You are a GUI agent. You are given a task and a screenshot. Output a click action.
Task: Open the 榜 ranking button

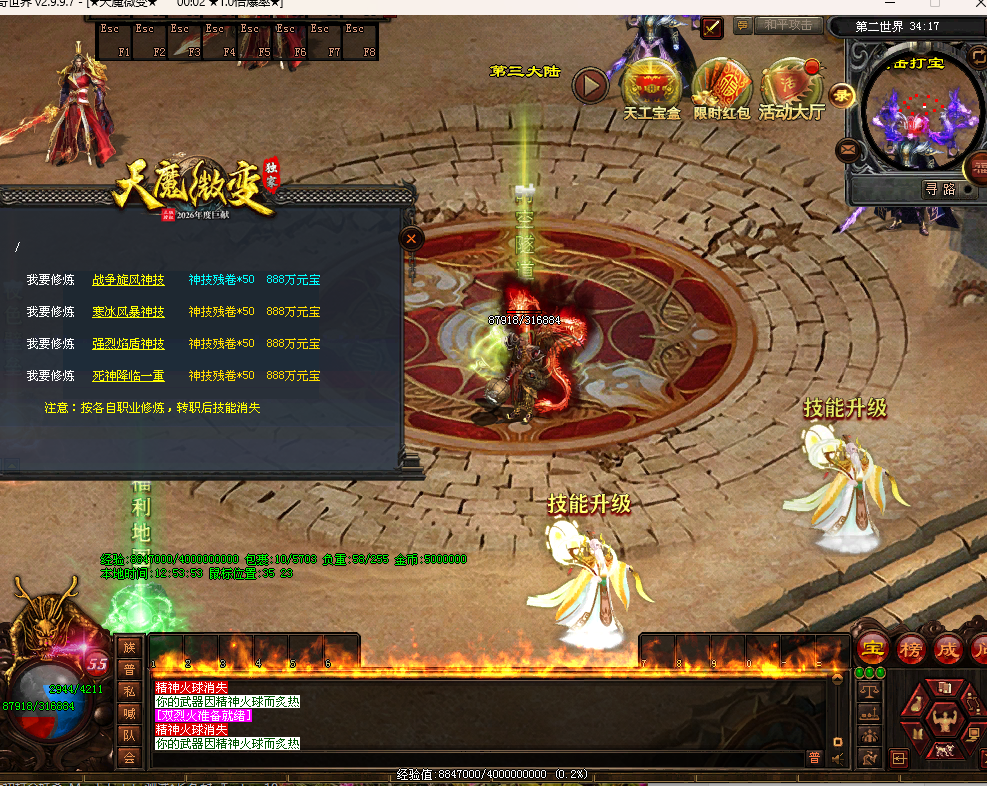910,649
